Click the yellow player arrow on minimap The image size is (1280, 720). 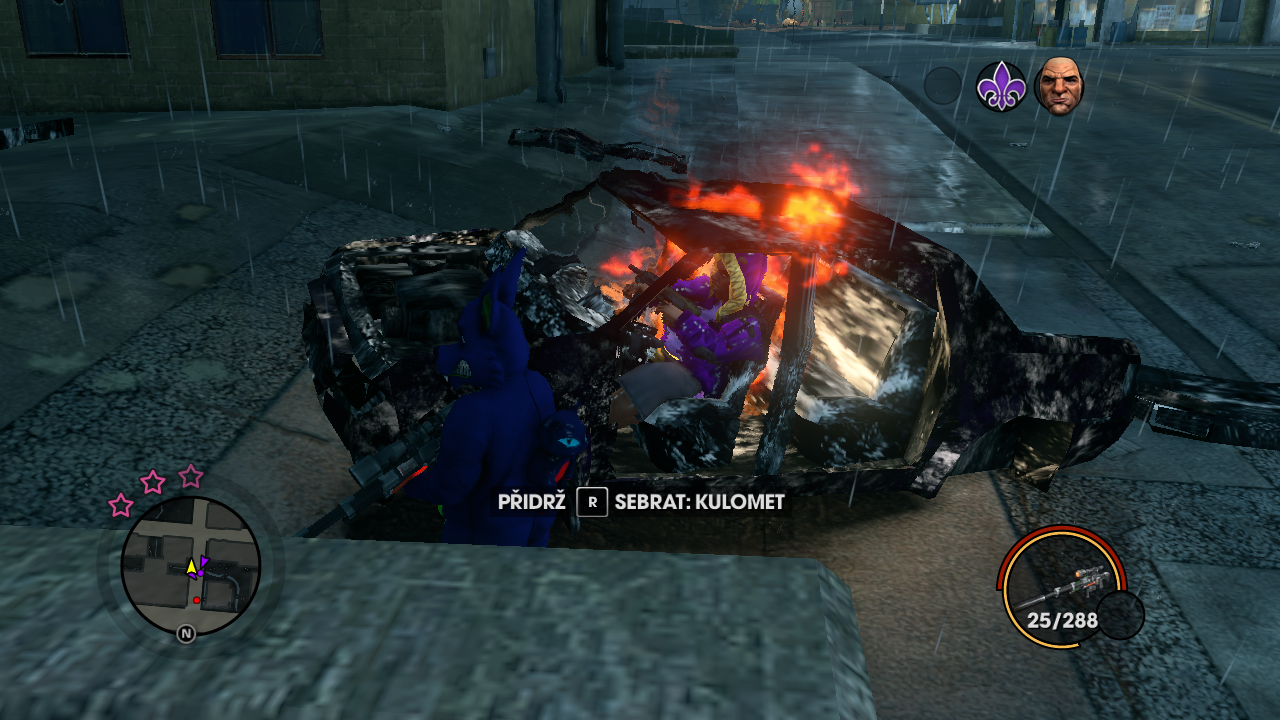point(191,567)
